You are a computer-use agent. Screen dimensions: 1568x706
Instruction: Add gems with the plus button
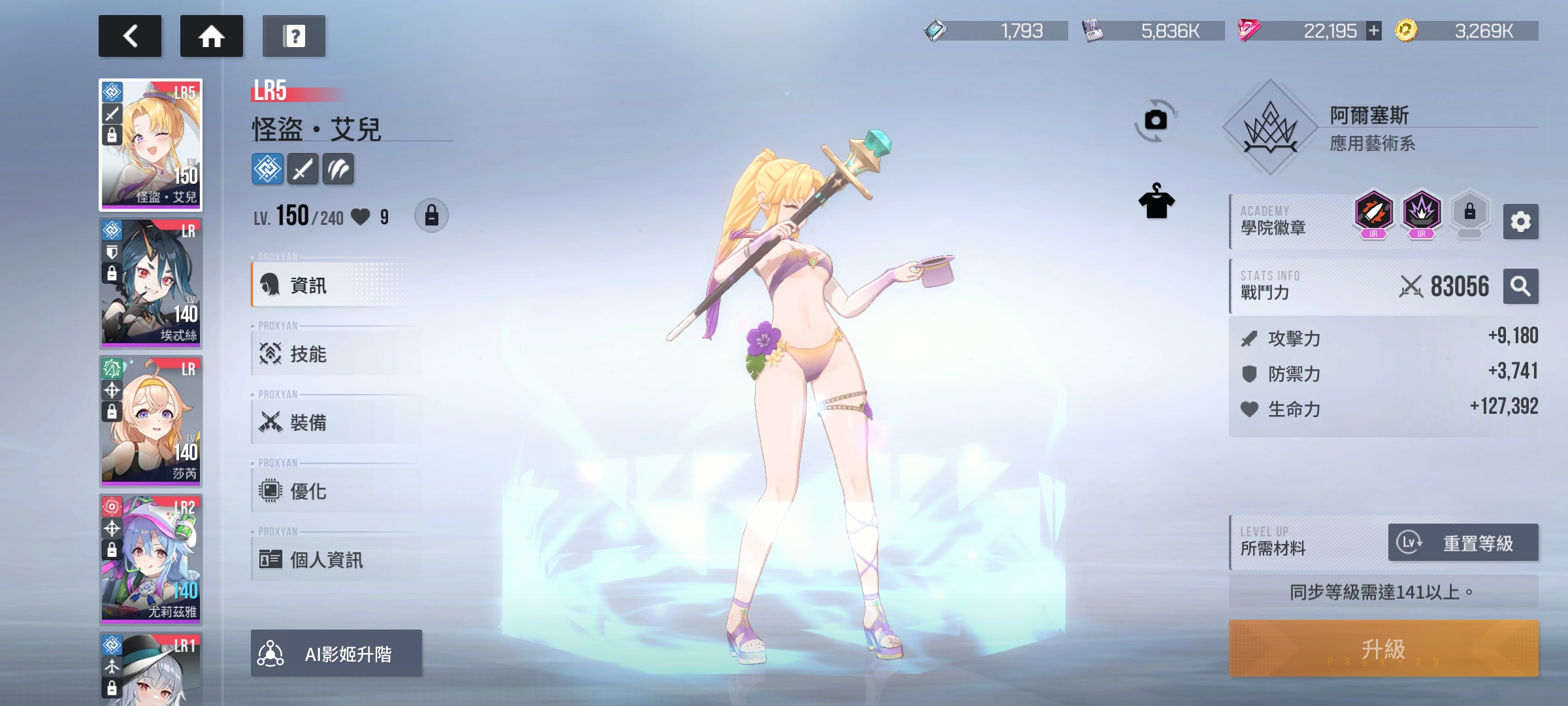coord(1374,31)
